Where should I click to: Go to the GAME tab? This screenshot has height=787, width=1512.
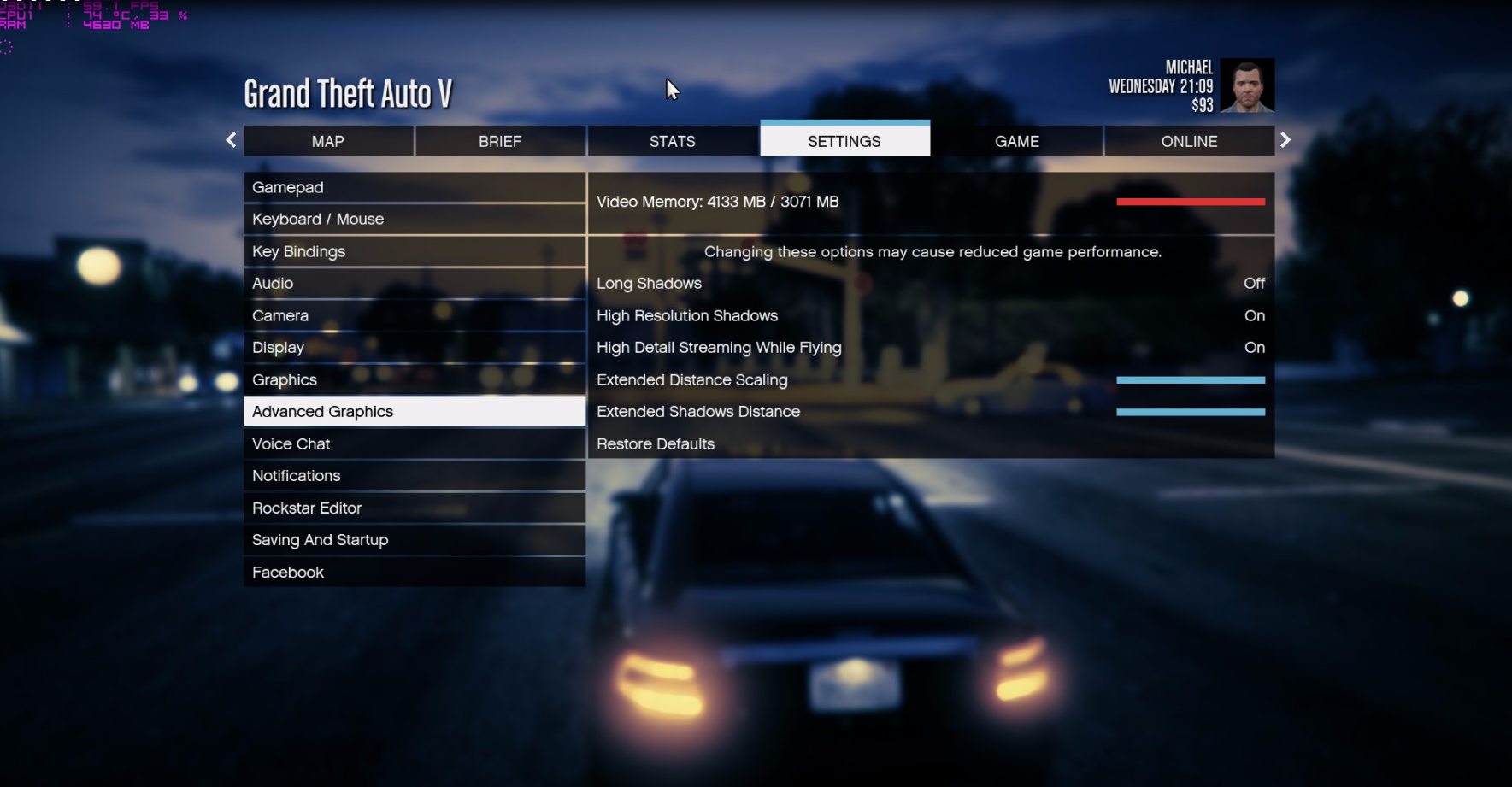coord(1016,142)
